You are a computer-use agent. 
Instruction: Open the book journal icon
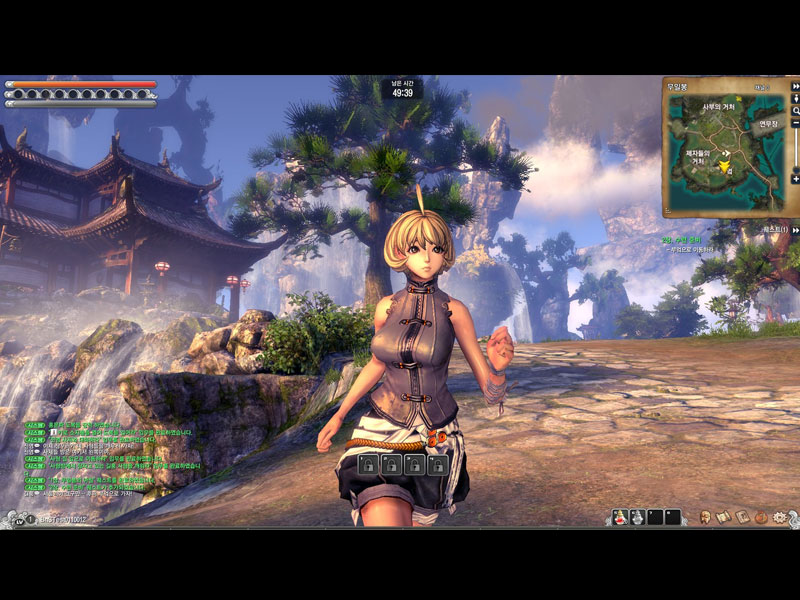click(x=742, y=517)
